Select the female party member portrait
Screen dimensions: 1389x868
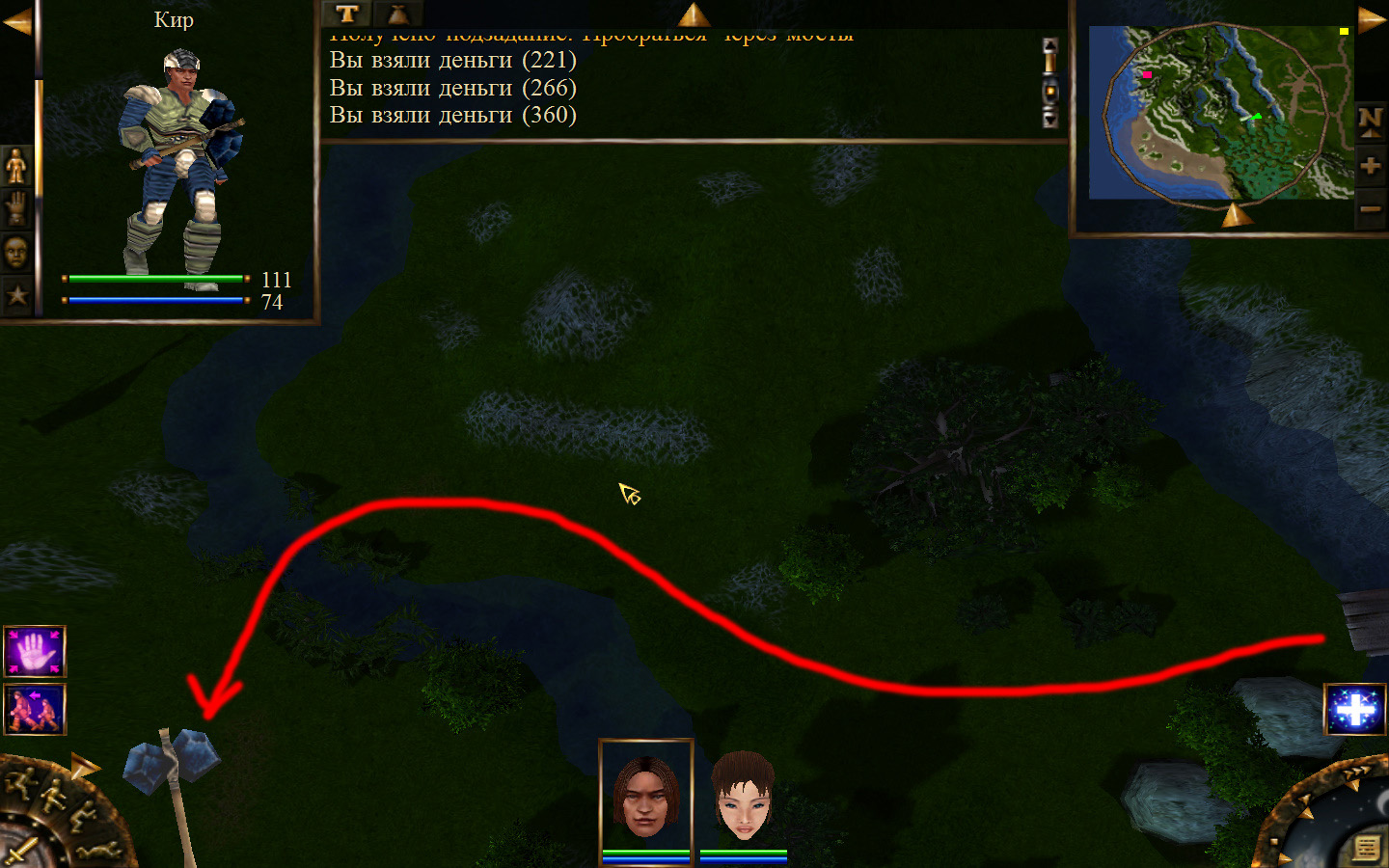743,799
